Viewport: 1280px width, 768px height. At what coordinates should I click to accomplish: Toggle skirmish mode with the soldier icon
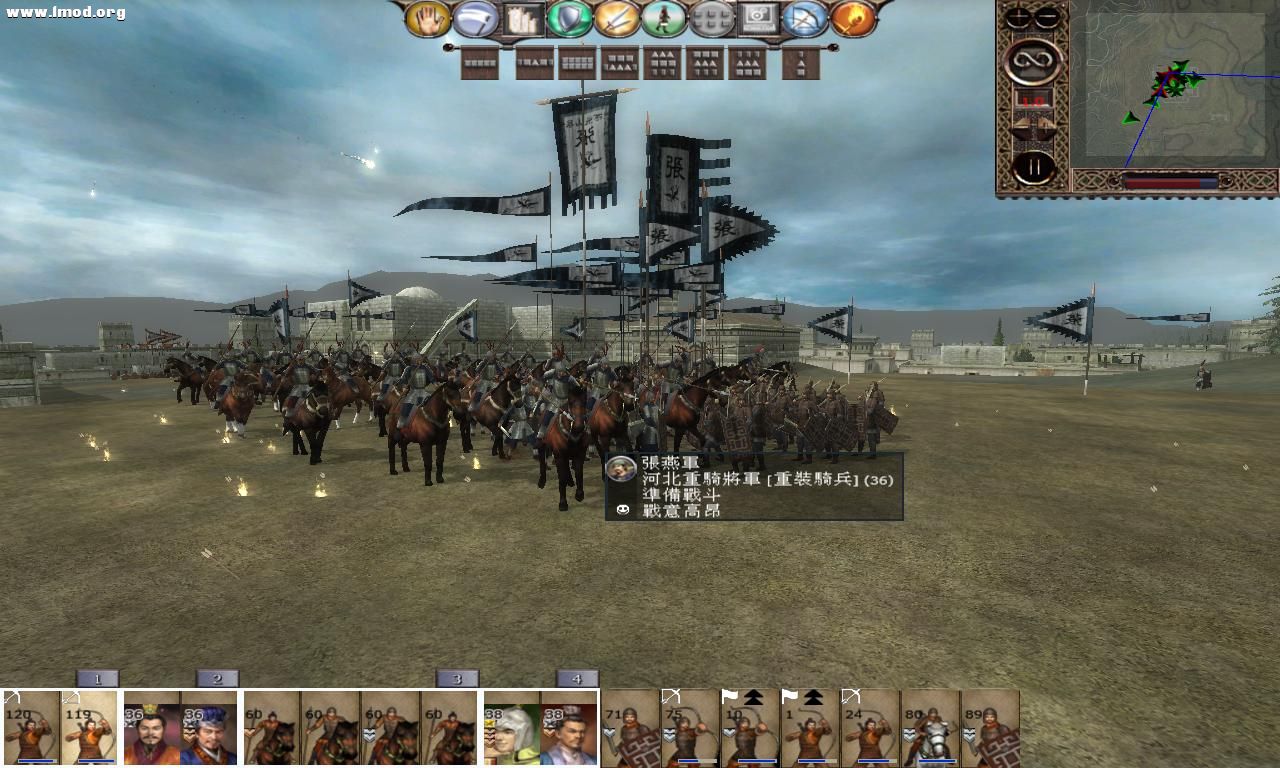[664, 18]
